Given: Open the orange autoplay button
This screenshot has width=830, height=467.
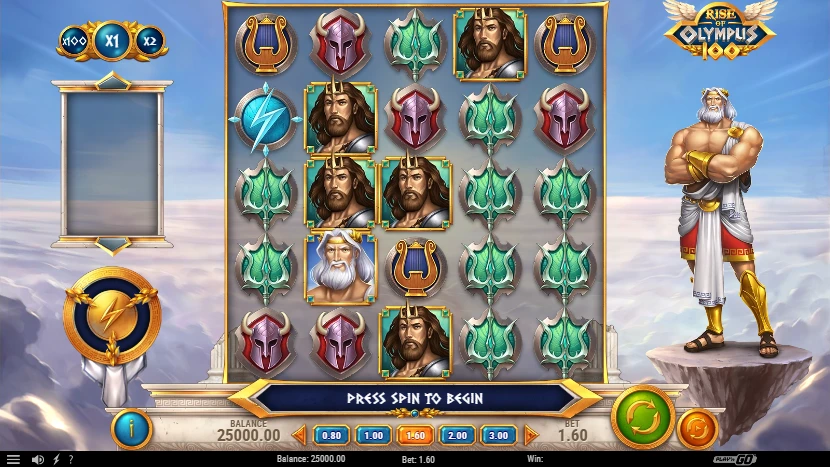Looking at the screenshot, I should 698,428.
